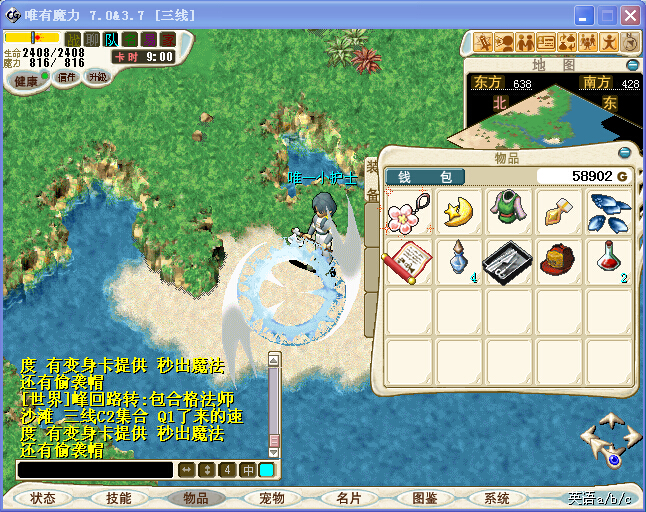
Task: Close the game window
Action: coord(630,15)
